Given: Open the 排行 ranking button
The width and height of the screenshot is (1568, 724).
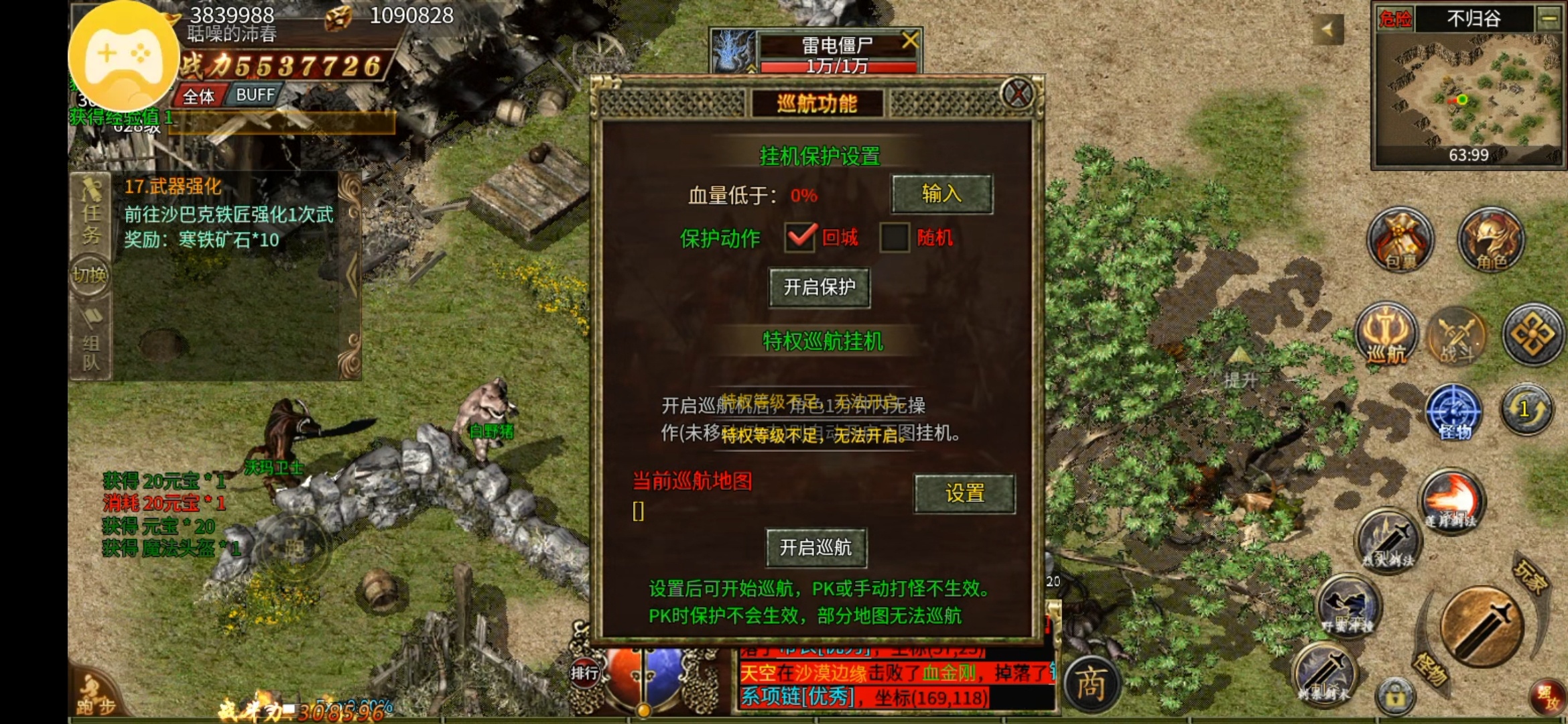Looking at the screenshot, I should (584, 672).
